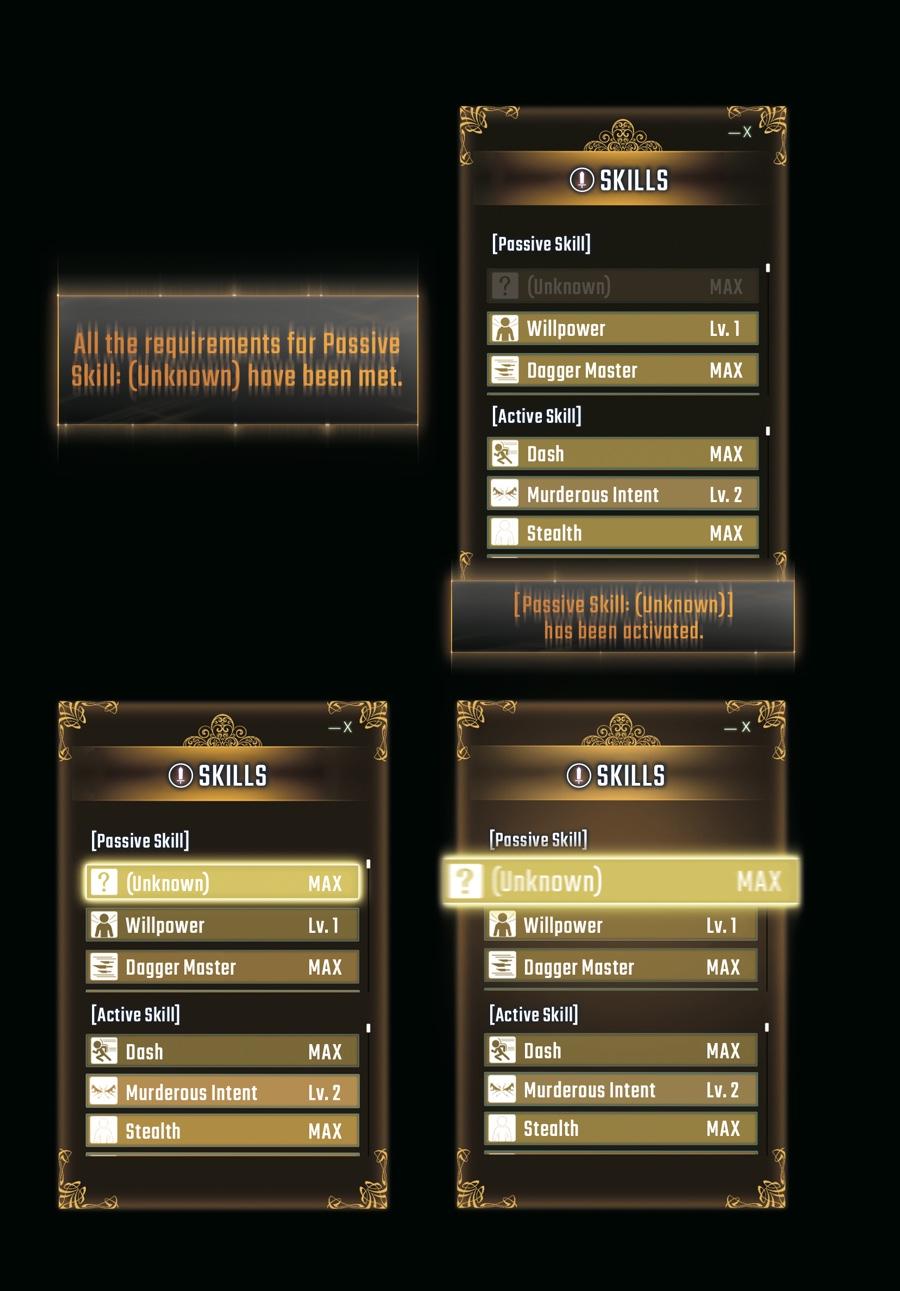The image size is (900, 1291).
Task: Choose Willpower beneath the enlarged glowing (Unknown) row
Action: tap(620, 926)
